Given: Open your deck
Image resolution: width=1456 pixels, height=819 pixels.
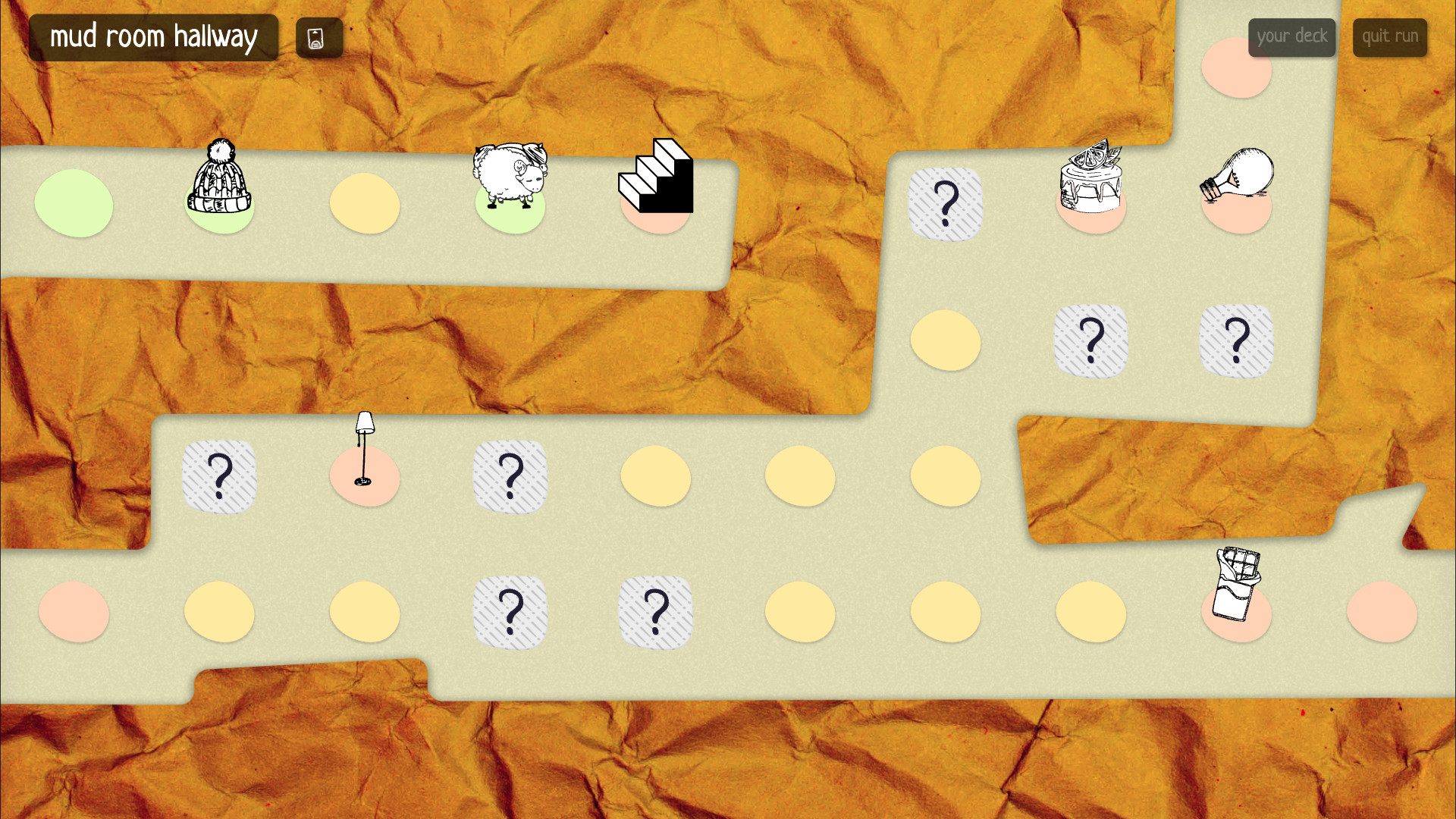Looking at the screenshot, I should [x=1291, y=36].
